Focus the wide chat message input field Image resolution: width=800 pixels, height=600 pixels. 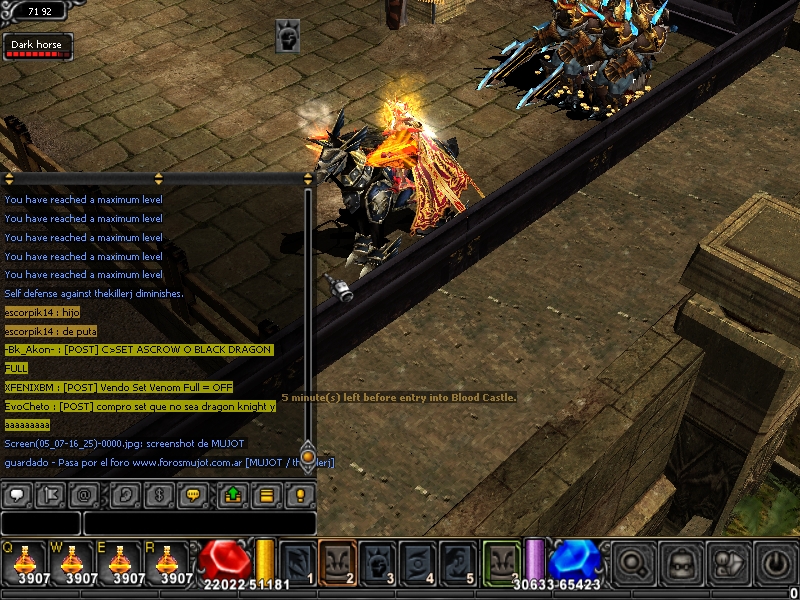(200, 523)
